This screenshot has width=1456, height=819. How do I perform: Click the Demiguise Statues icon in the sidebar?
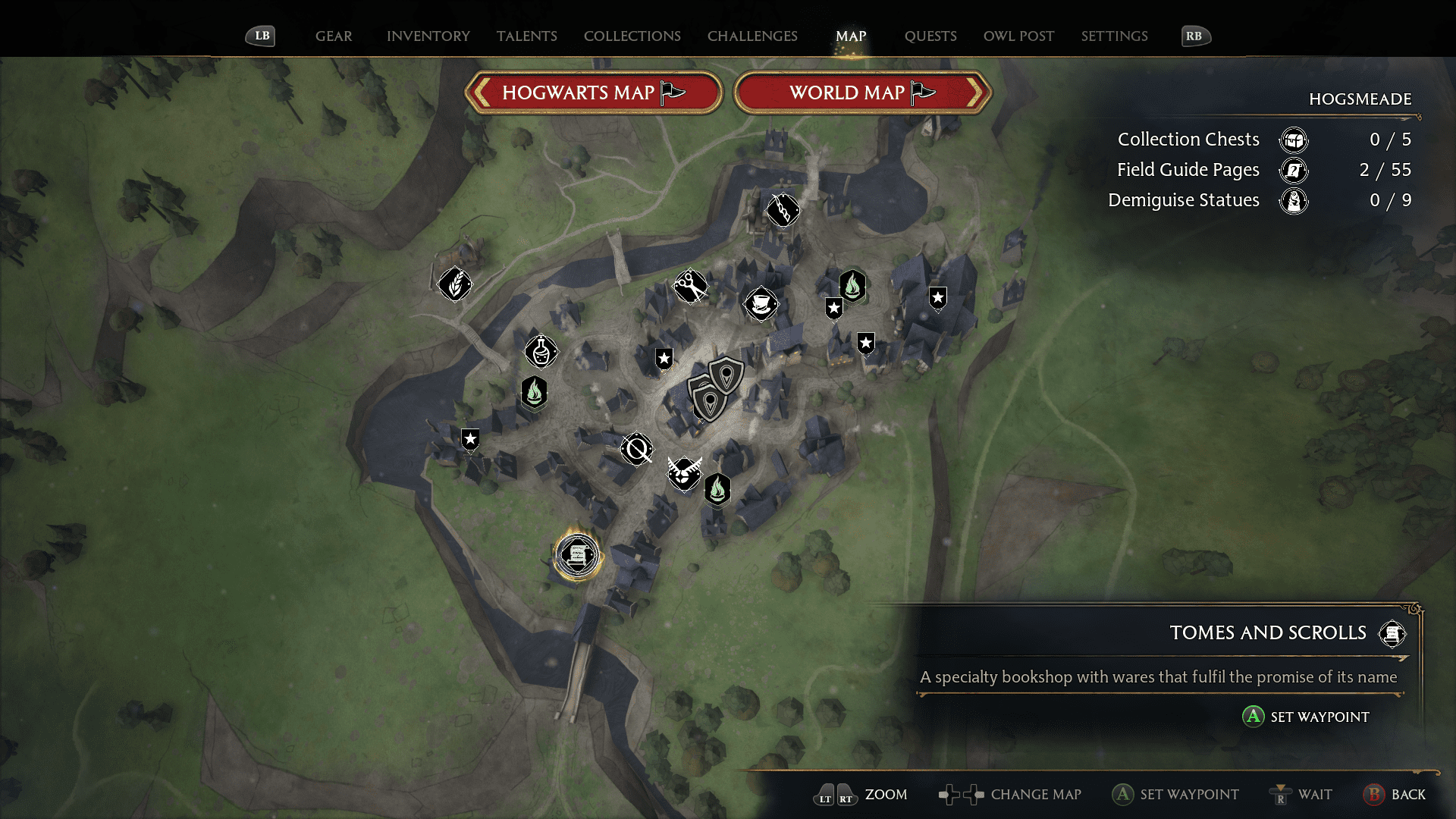pyautogui.click(x=1294, y=201)
